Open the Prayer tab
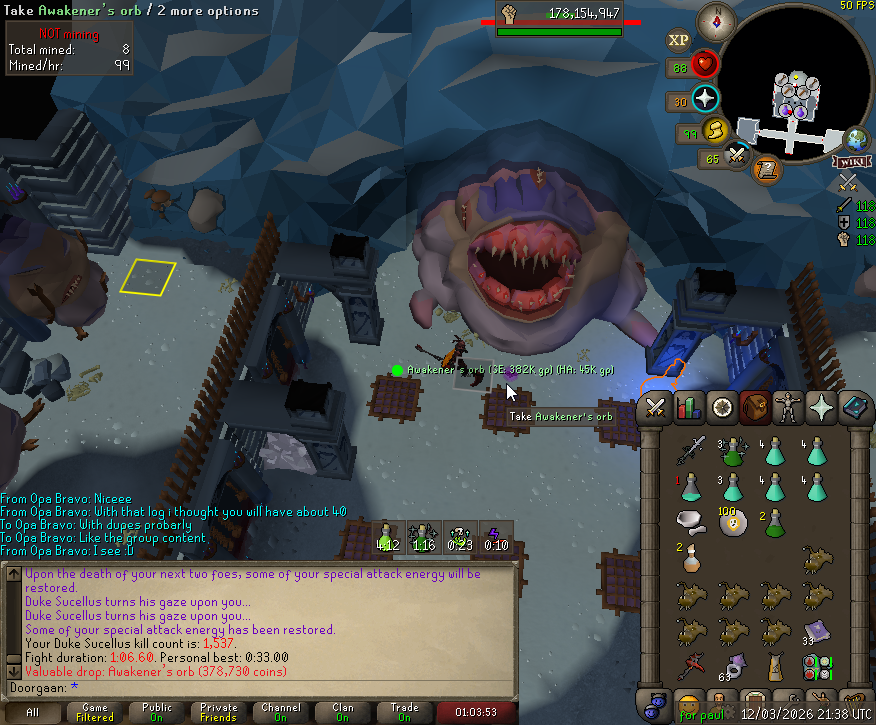Screen dimensions: 876x725 coord(819,408)
